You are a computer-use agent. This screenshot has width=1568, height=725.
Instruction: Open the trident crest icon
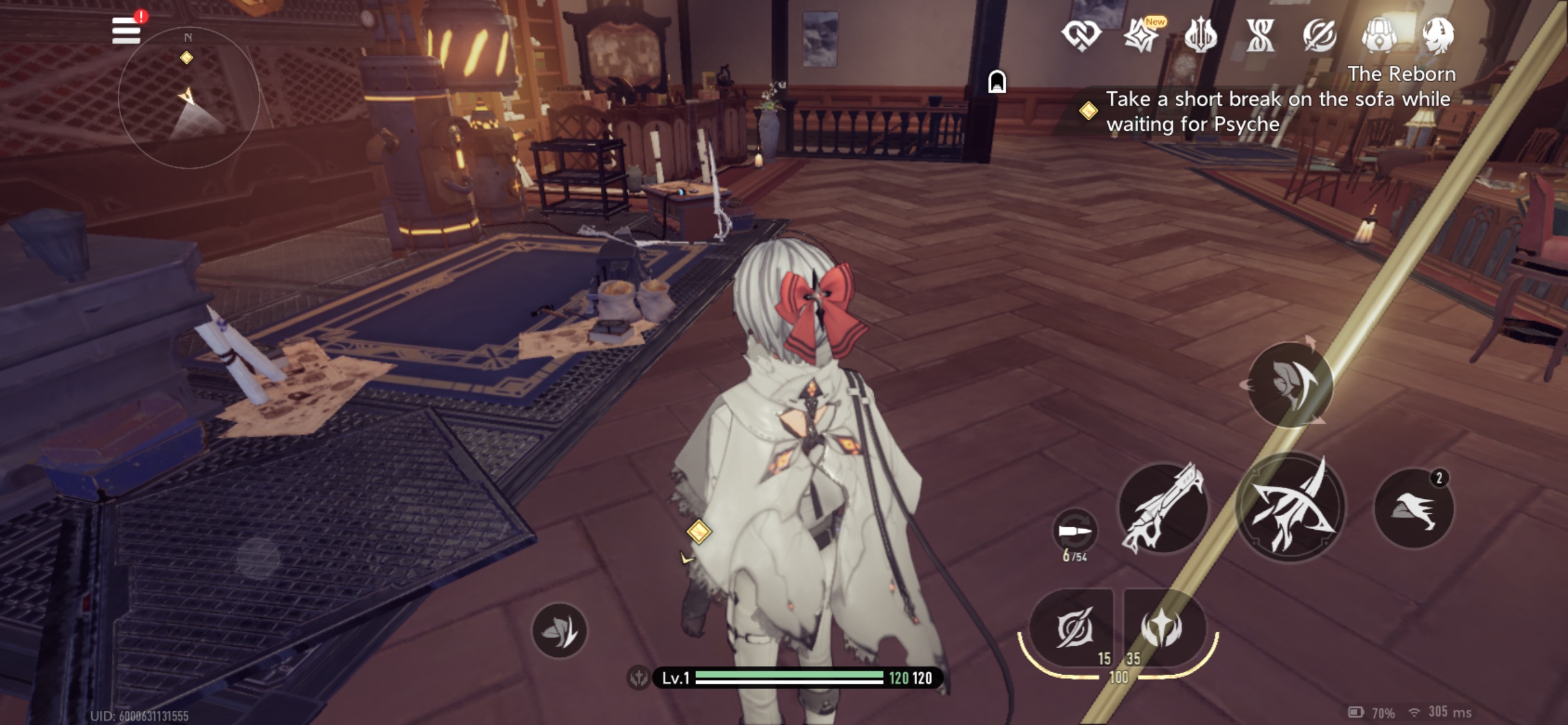click(1200, 35)
